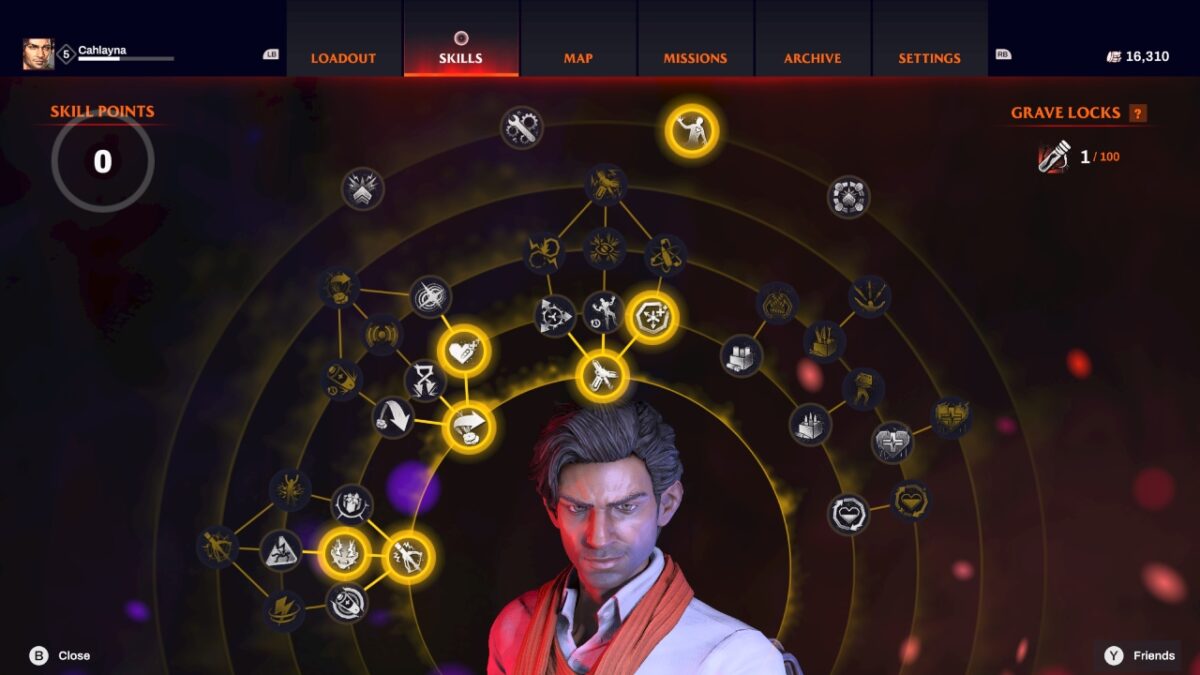Select the military chevron rank skill node

click(362, 188)
